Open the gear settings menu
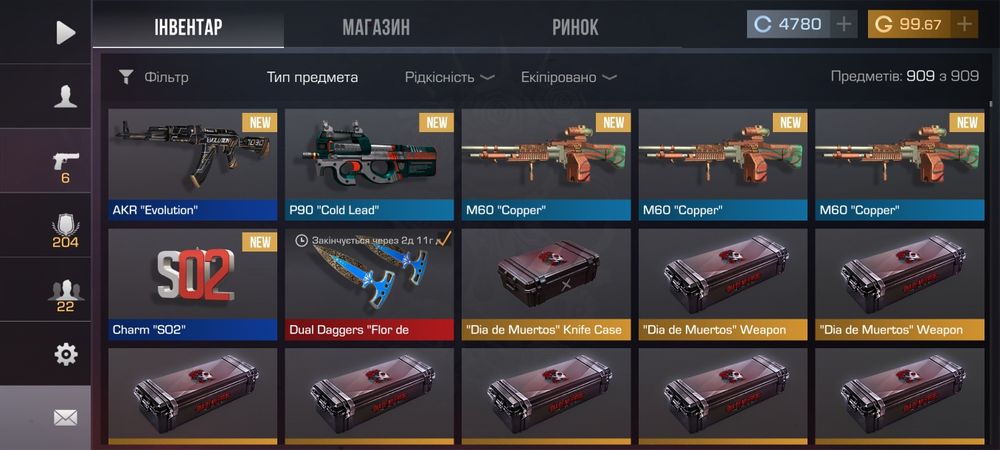1000x450 pixels. click(x=65, y=353)
